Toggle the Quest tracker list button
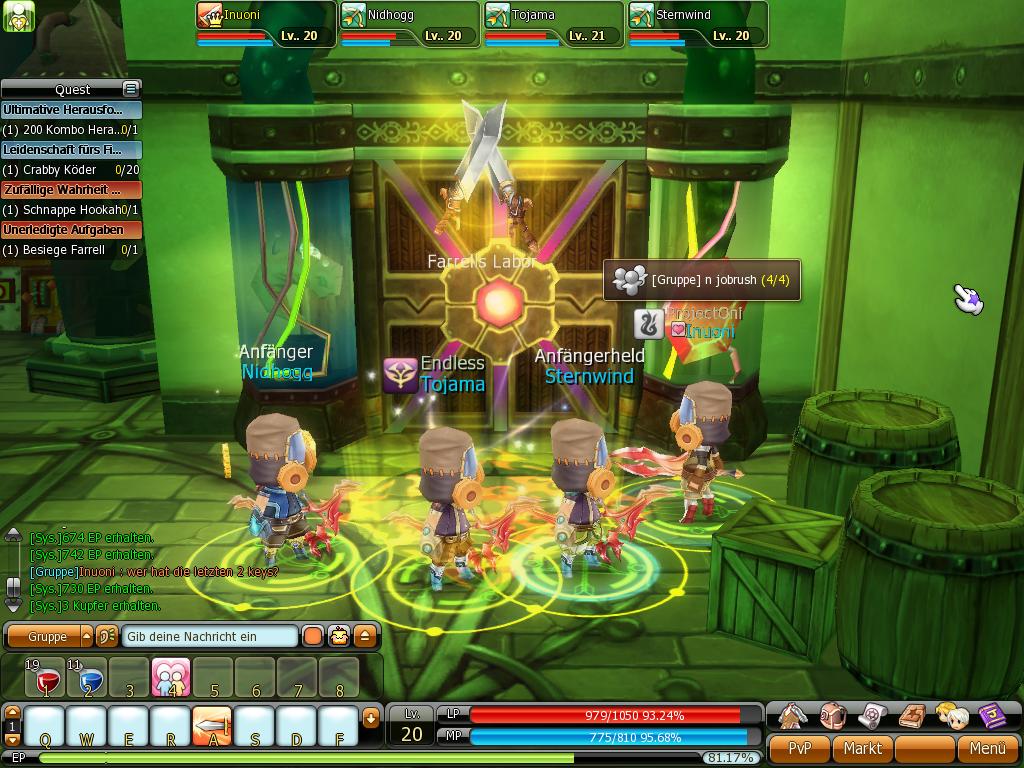Screen dimensions: 1024x768 [130, 89]
